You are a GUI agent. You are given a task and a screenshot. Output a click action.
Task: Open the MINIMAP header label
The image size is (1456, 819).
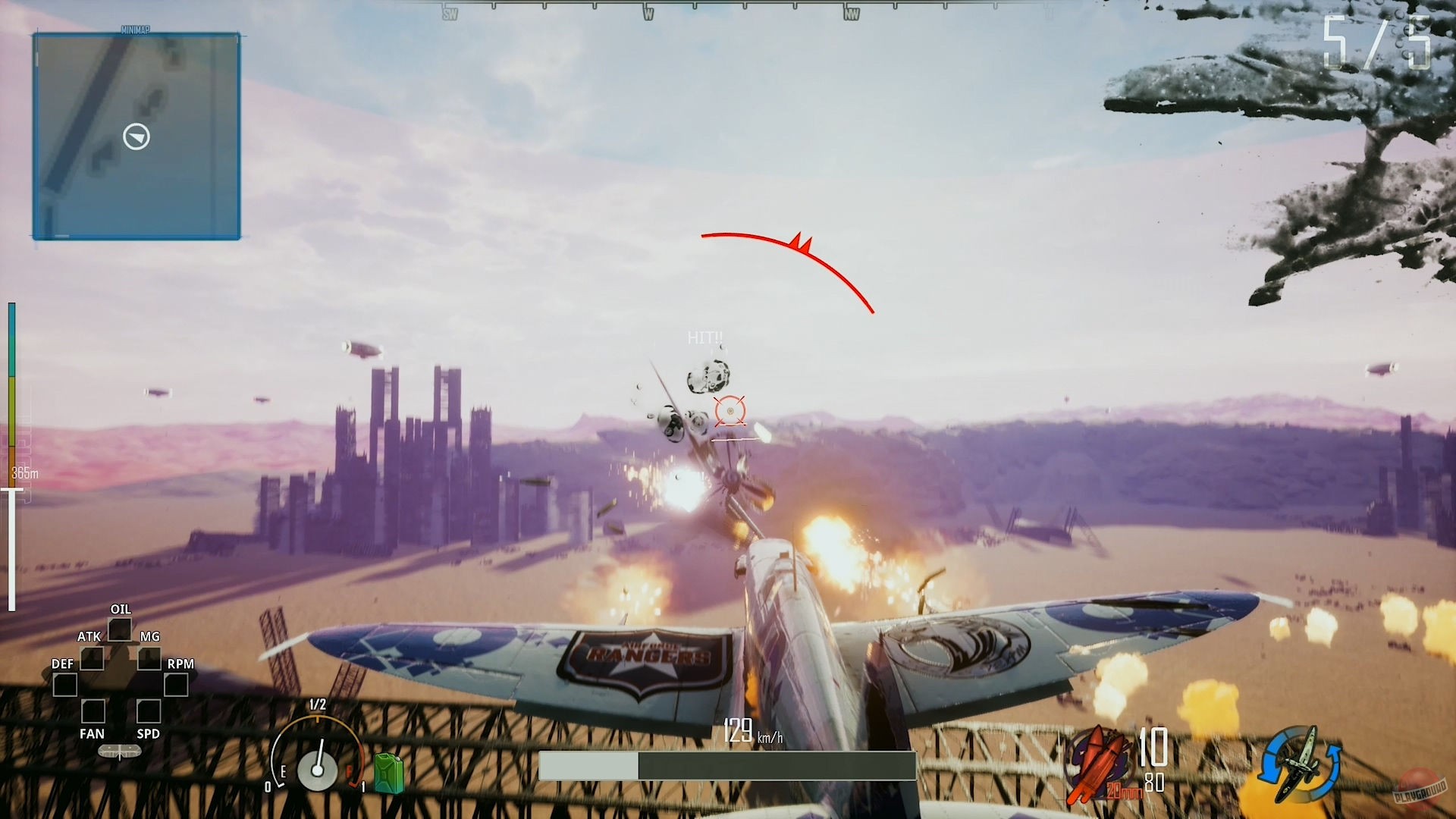(x=136, y=30)
